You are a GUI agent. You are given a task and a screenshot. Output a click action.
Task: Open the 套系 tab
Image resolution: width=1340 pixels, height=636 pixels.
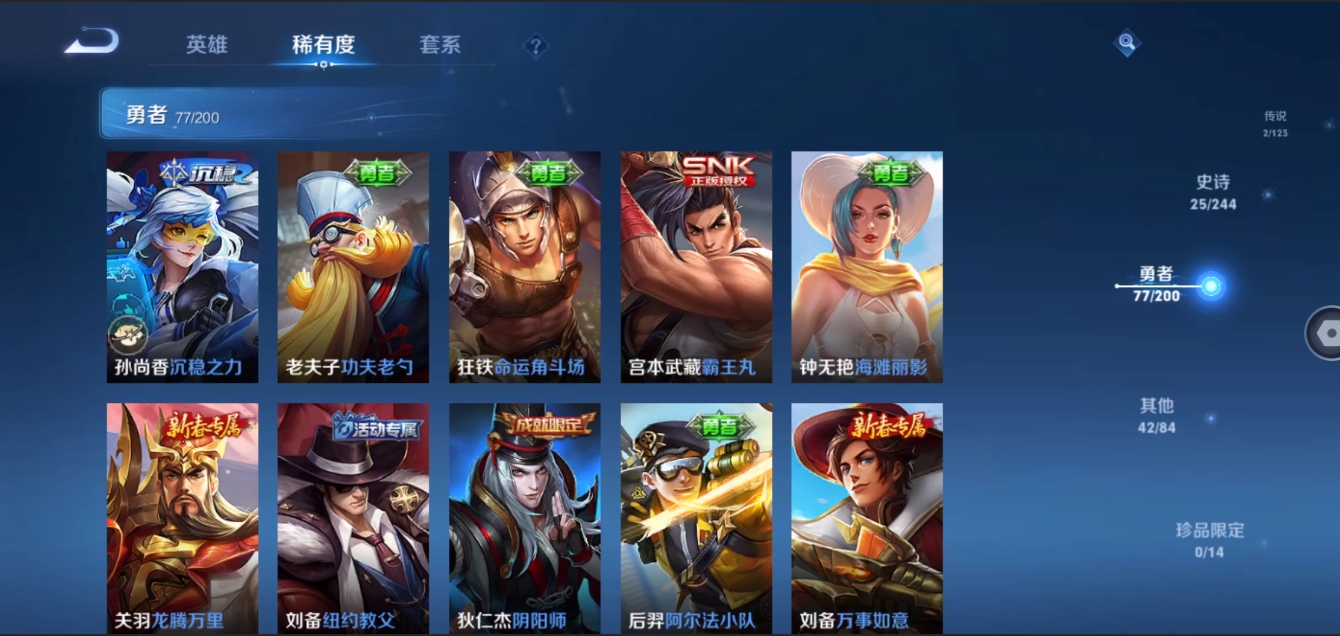[x=440, y=45]
